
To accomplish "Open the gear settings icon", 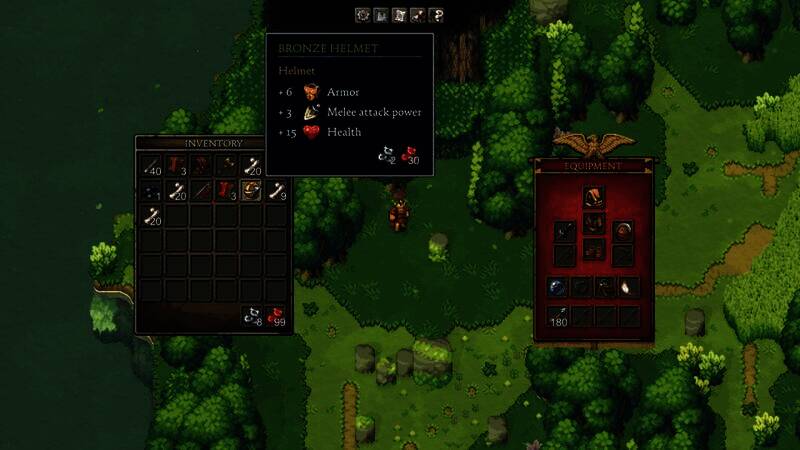I will 363,15.
